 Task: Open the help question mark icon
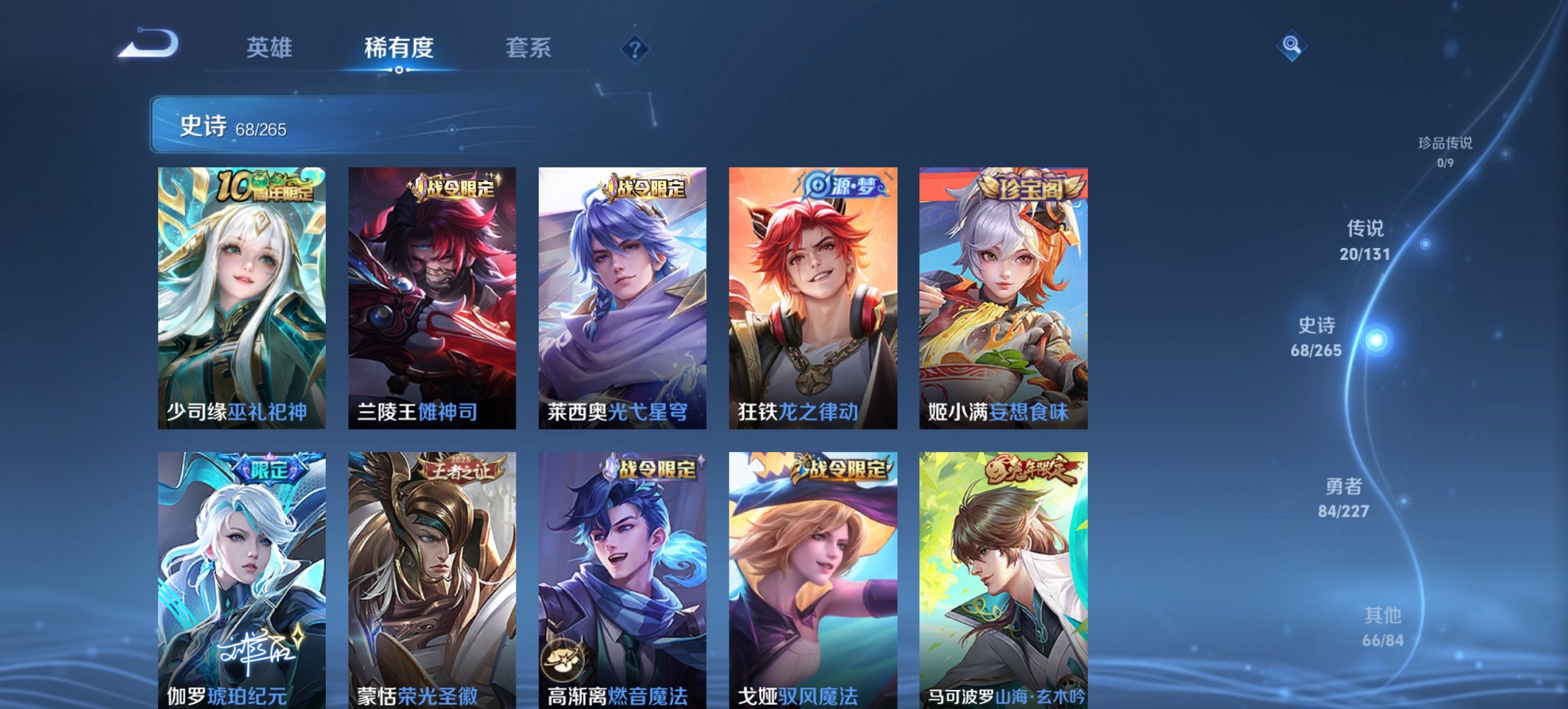pyautogui.click(x=635, y=48)
